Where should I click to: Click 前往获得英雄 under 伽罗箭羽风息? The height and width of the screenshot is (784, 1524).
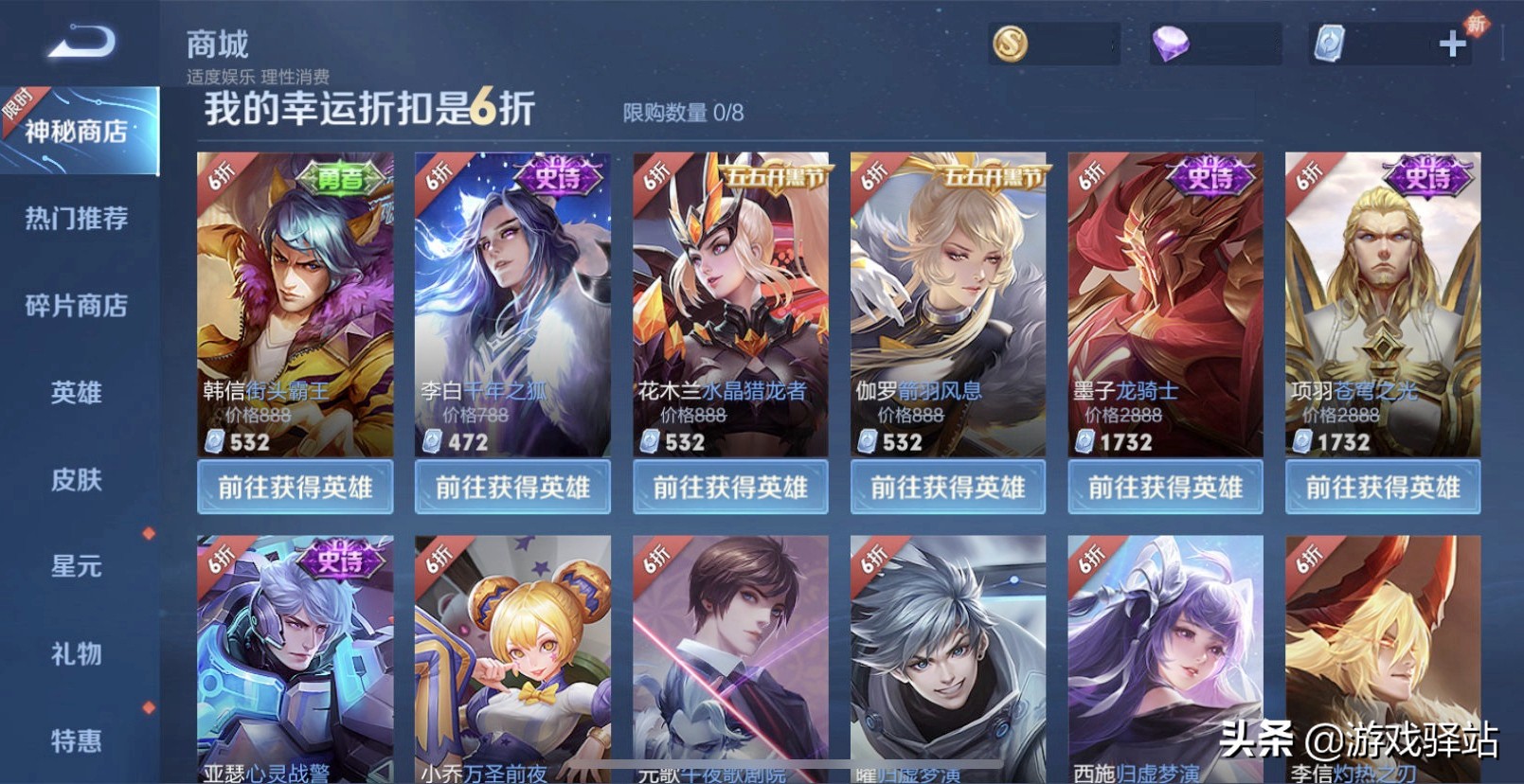(x=948, y=488)
